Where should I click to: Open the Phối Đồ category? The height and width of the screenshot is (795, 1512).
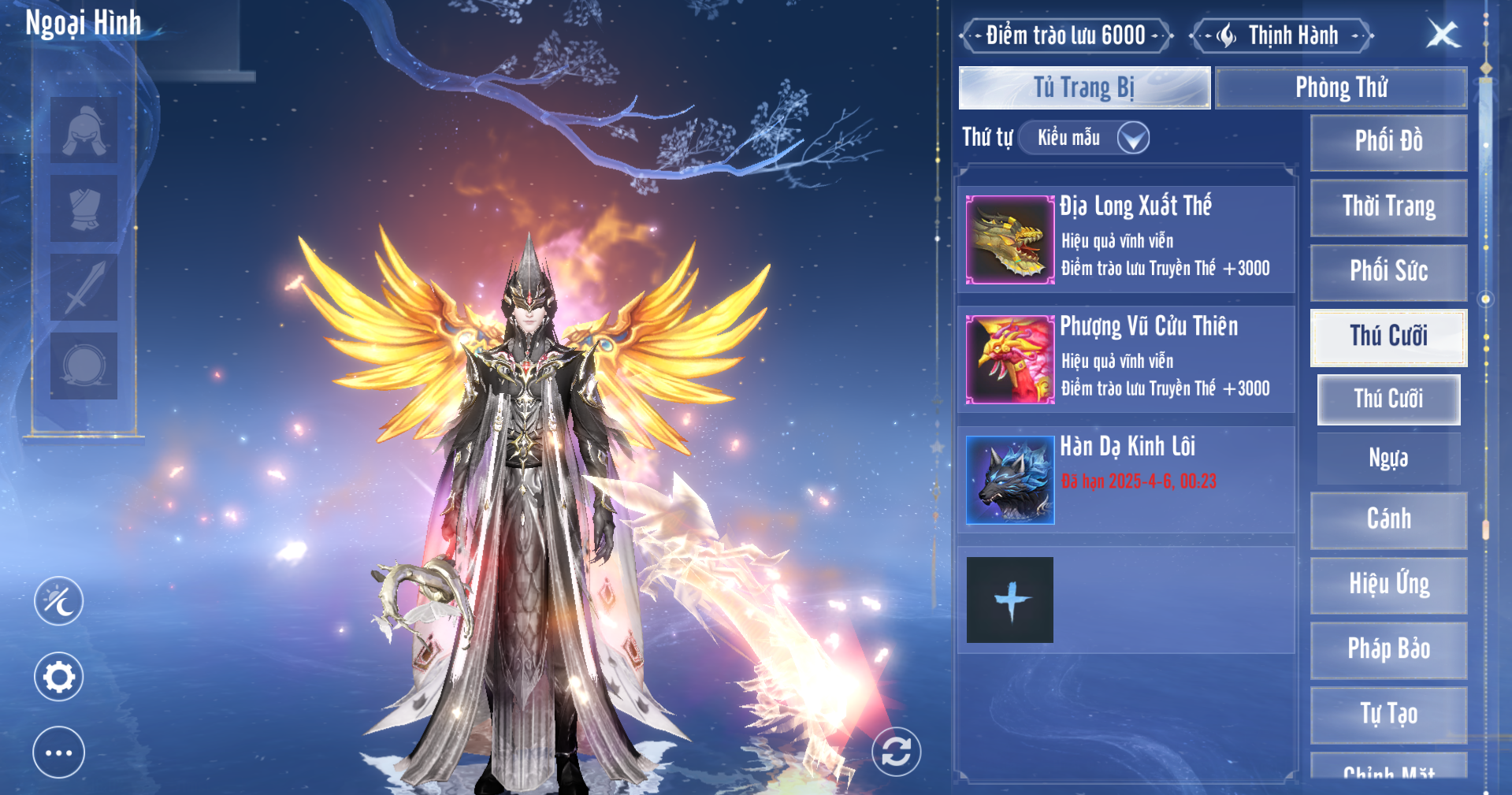(x=1388, y=142)
